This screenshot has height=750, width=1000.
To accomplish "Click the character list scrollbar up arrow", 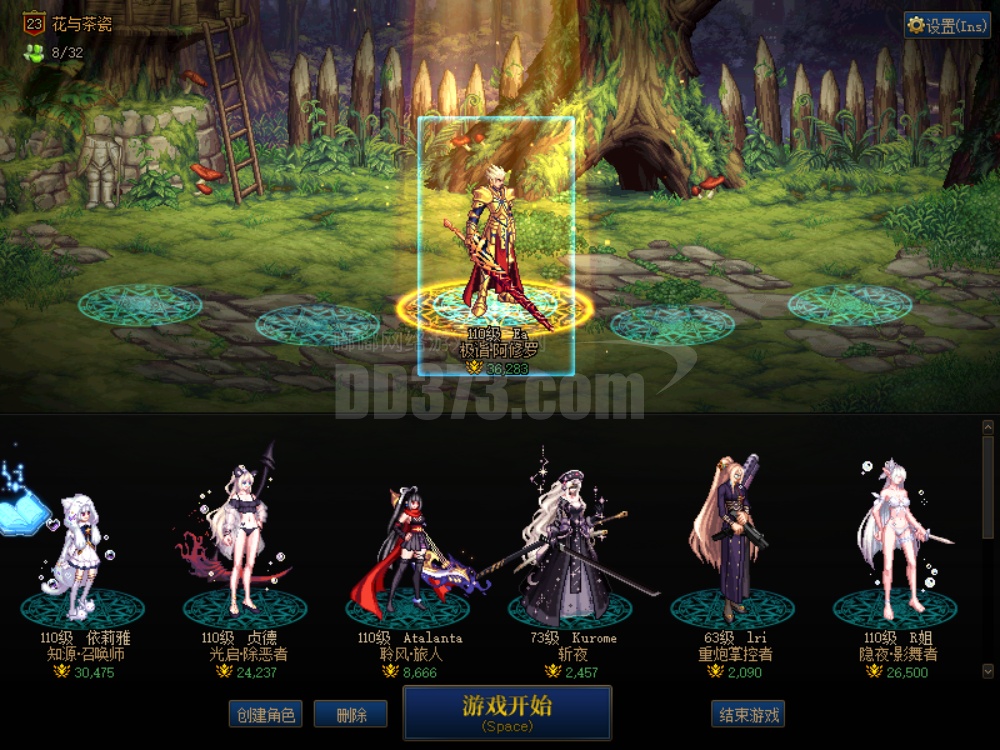I will [988, 427].
